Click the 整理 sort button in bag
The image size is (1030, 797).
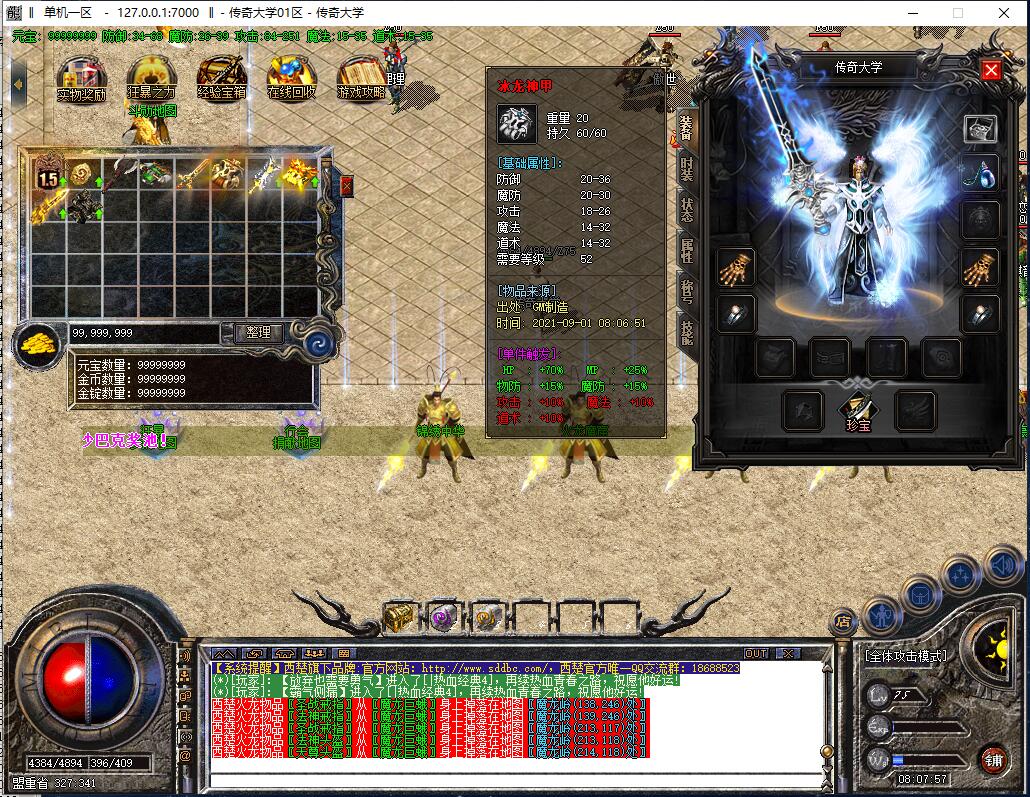tap(258, 332)
